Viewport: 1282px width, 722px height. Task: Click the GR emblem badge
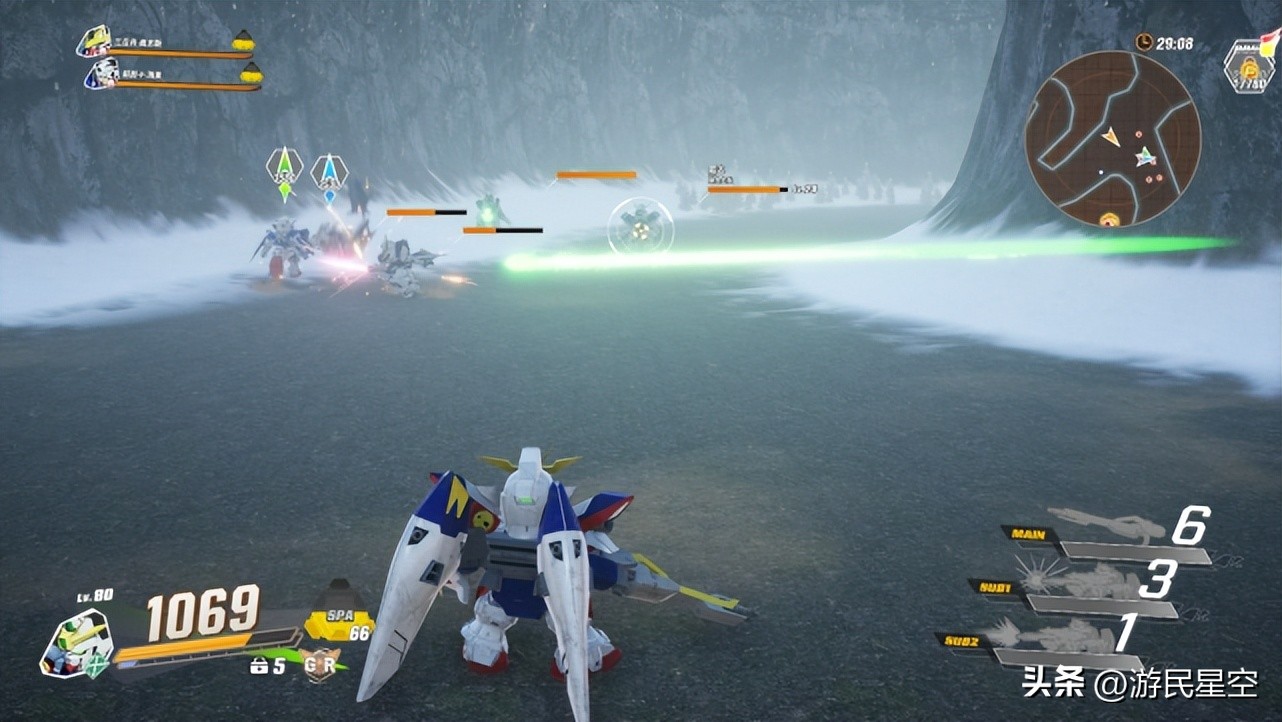(x=320, y=664)
